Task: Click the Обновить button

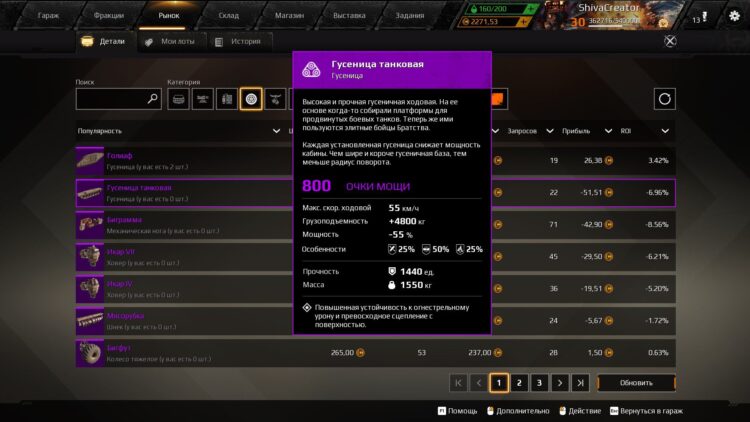Action: click(636, 382)
